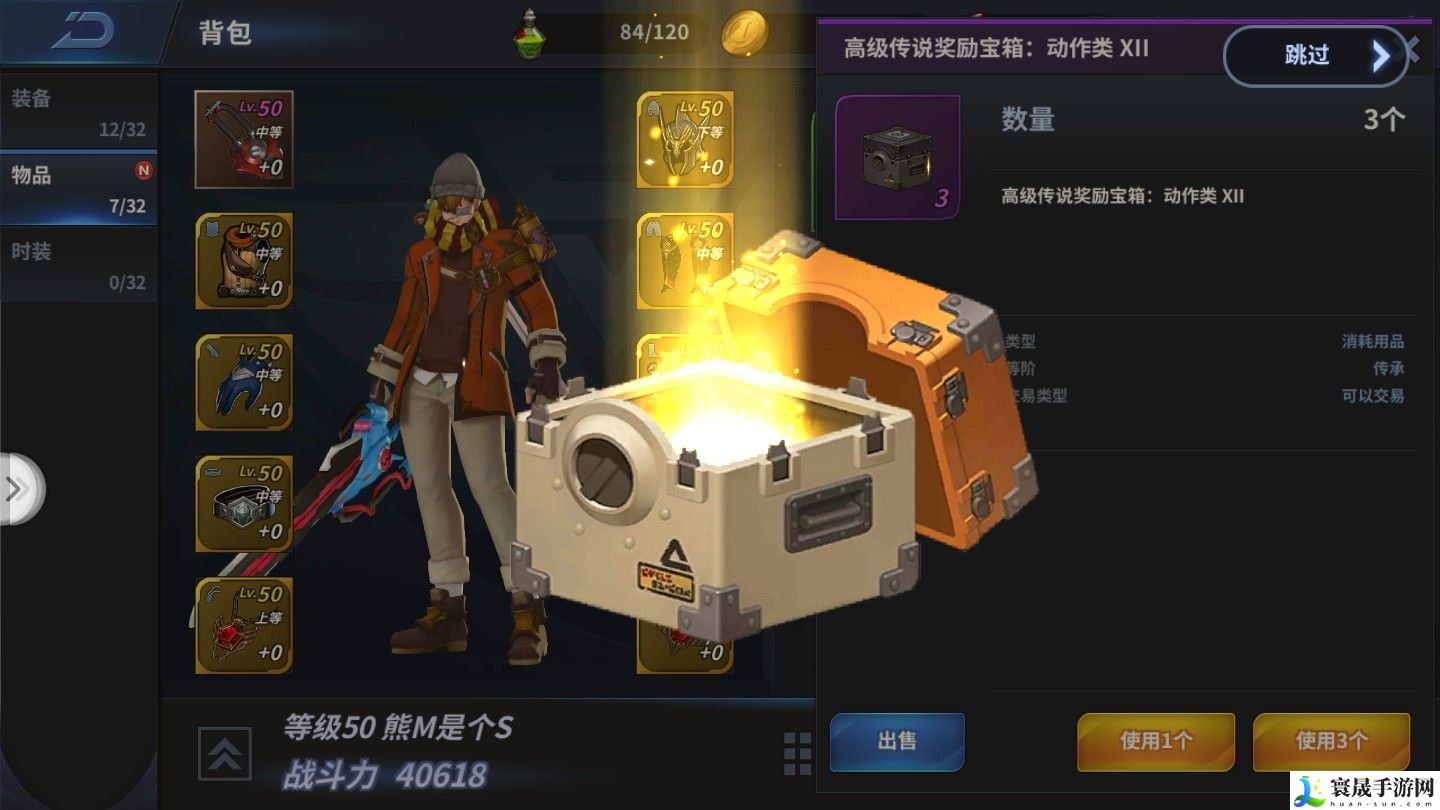This screenshot has height=810, width=1440.
Task: Close the item detail panel
Action: click(x=1413, y=46)
